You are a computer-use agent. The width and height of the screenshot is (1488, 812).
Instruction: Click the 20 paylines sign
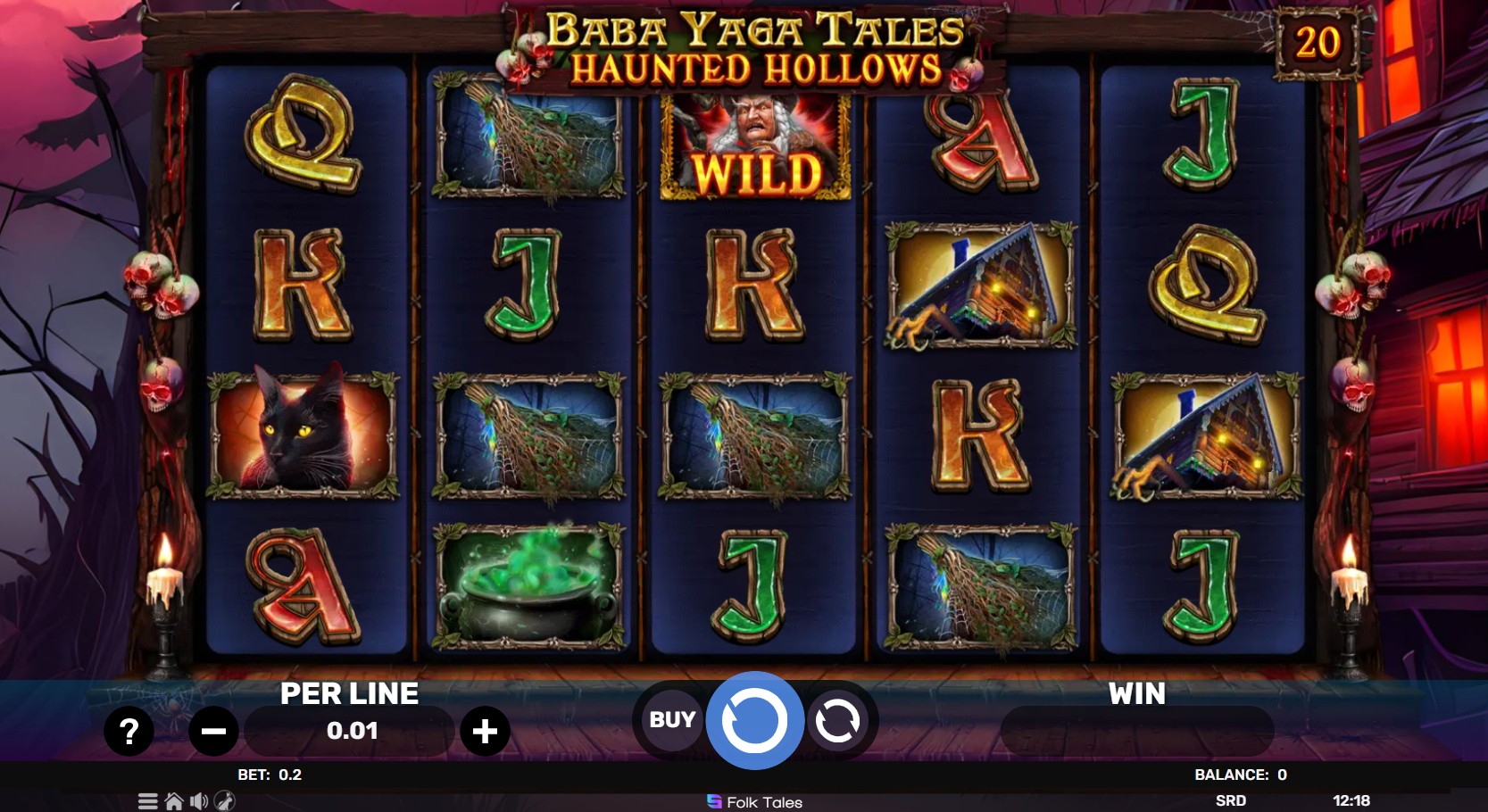1318,42
